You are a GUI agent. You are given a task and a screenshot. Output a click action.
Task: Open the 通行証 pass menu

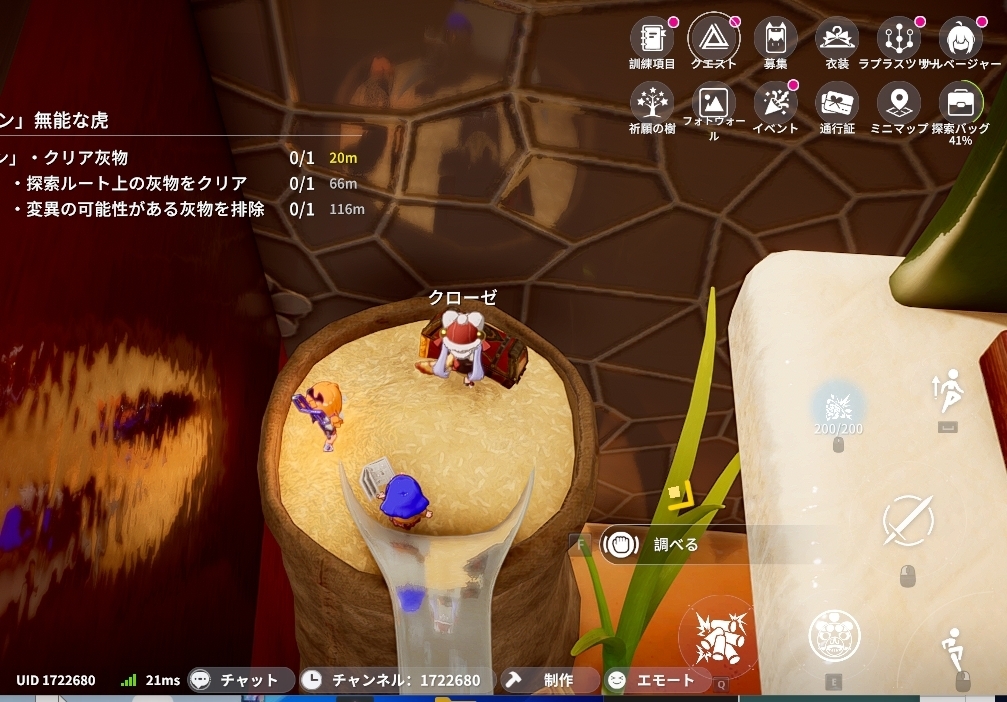(x=837, y=103)
